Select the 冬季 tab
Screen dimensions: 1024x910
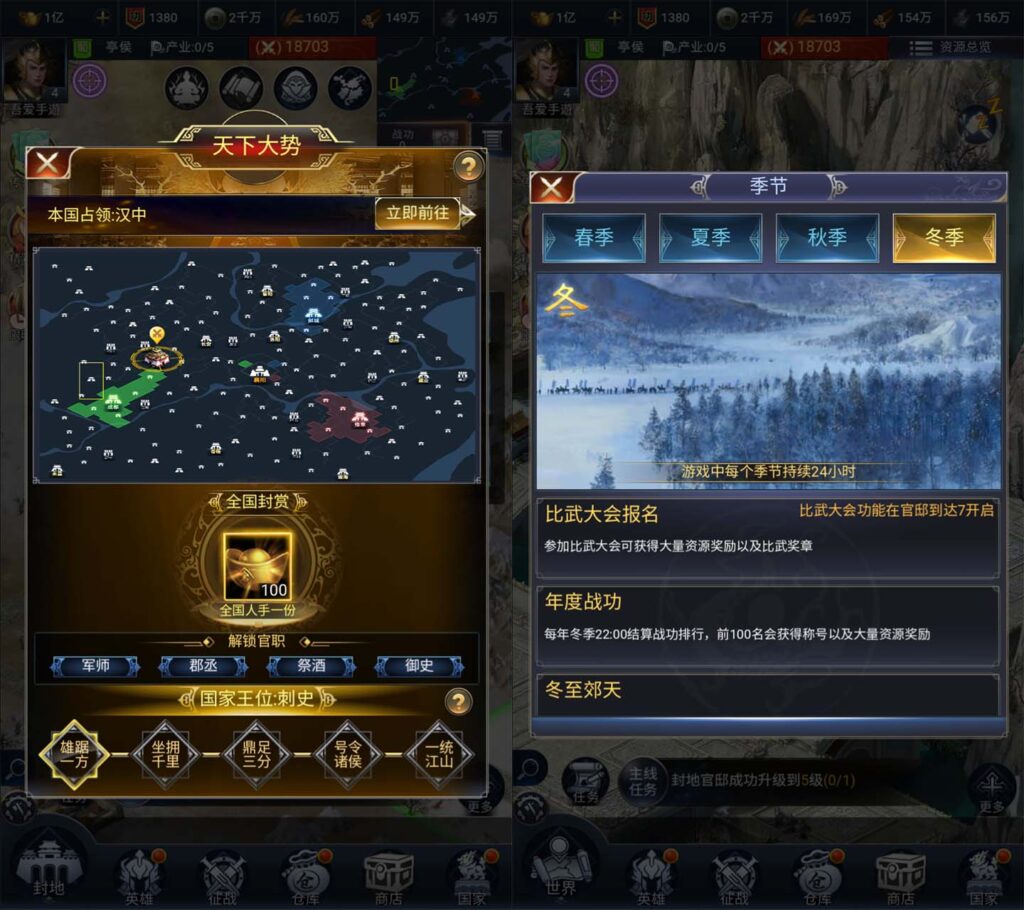coord(943,238)
